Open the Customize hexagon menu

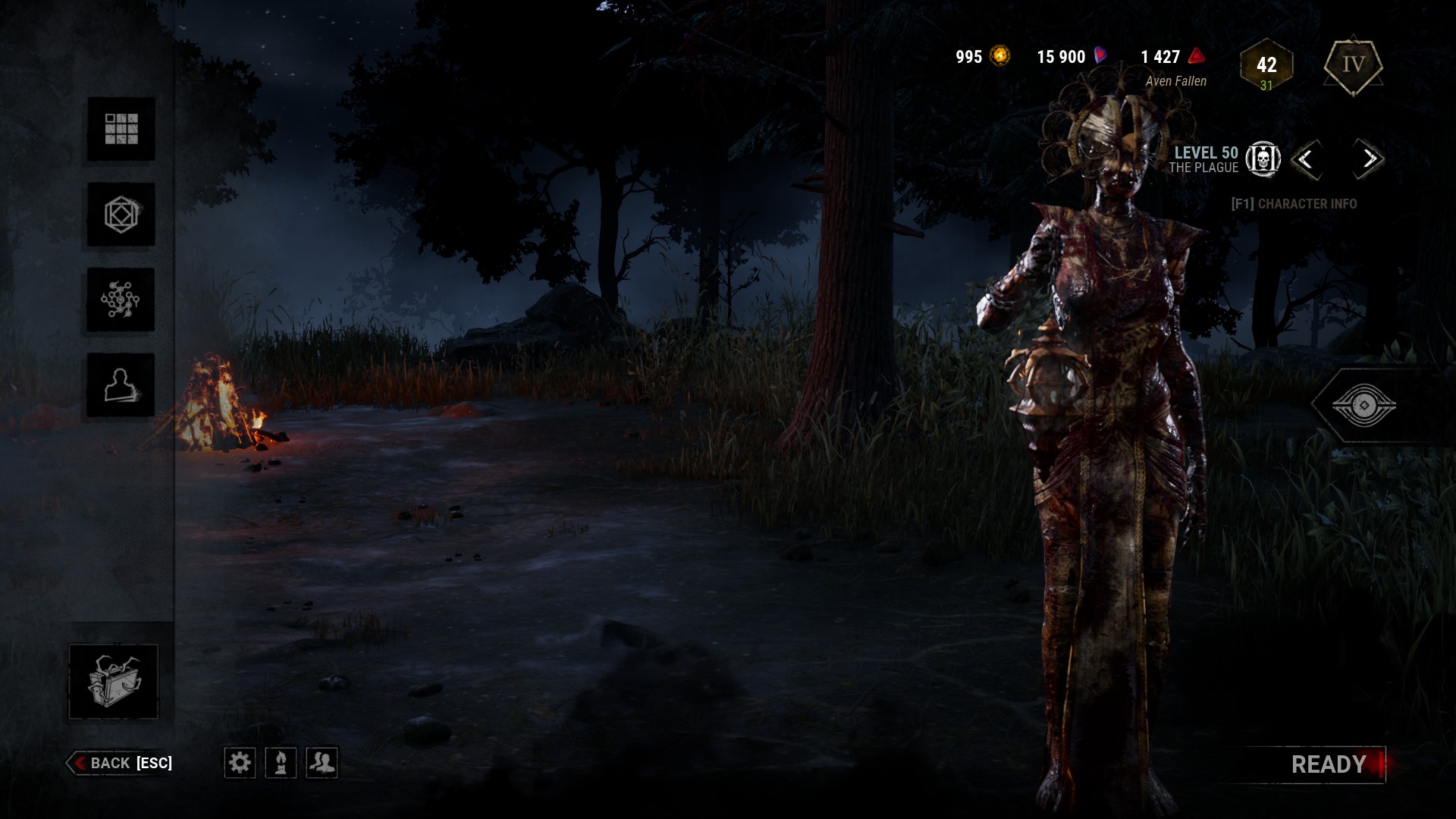click(x=121, y=215)
